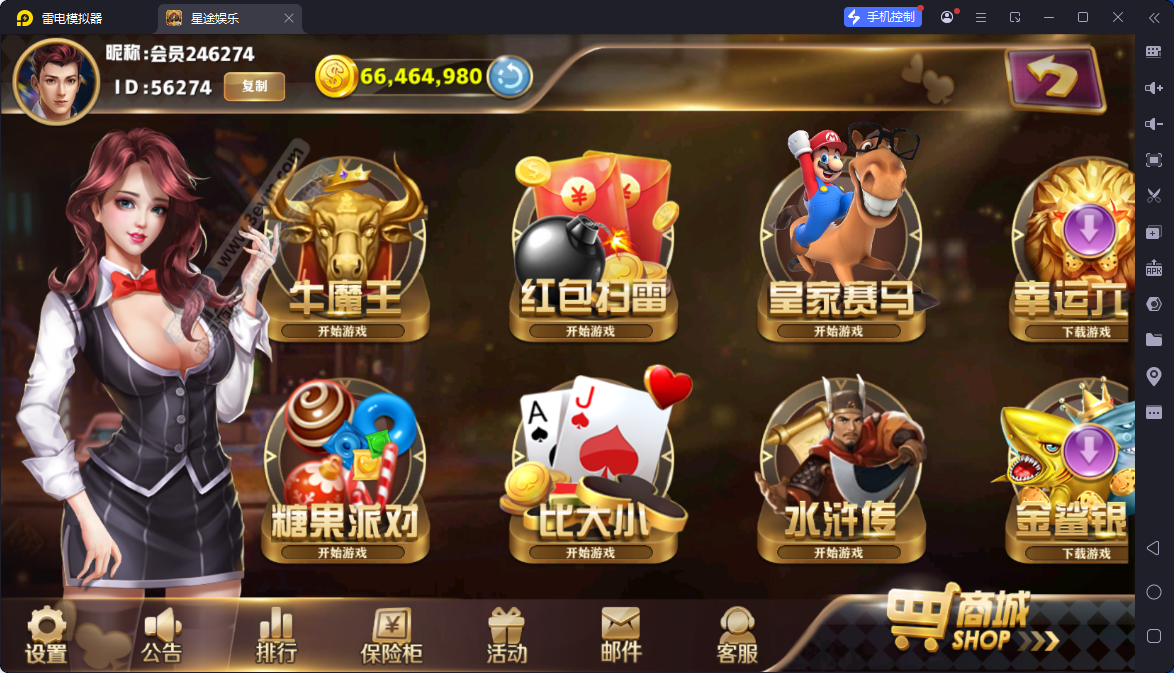Image resolution: width=1174 pixels, height=673 pixels.
Task: Refresh the gold coin balance
Action: point(509,77)
